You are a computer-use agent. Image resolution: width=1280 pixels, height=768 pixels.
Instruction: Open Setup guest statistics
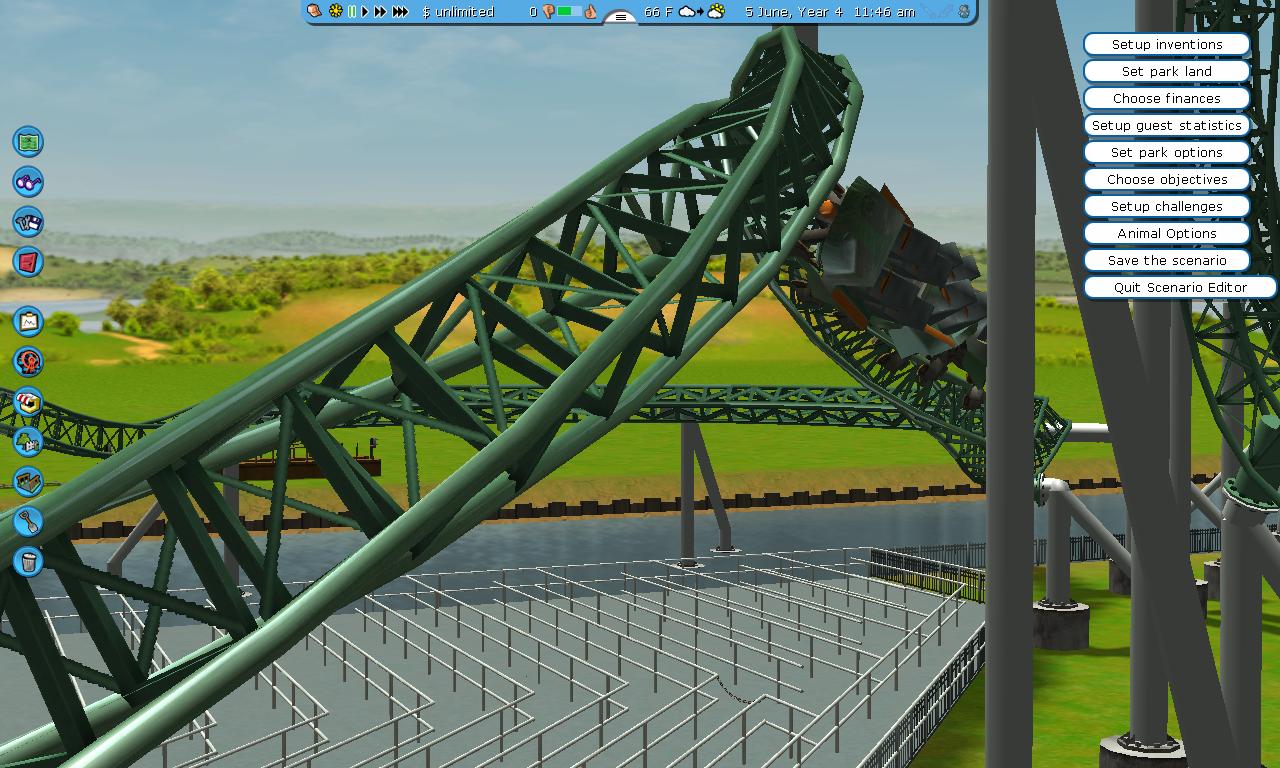point(1166,126)
